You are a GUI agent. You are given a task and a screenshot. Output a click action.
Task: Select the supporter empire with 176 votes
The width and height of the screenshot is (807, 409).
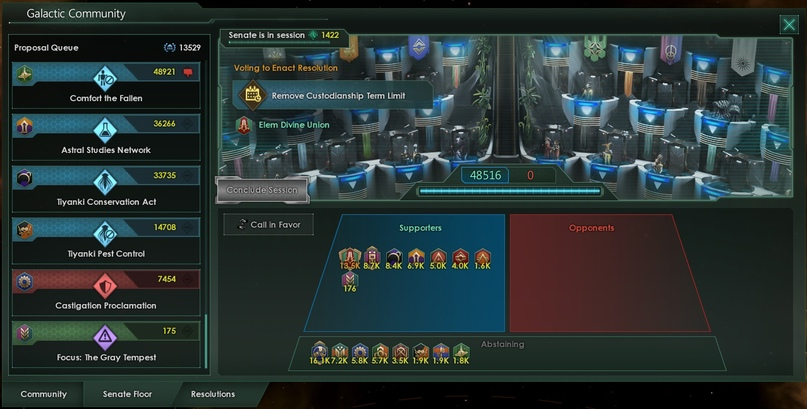click(350, 280)
